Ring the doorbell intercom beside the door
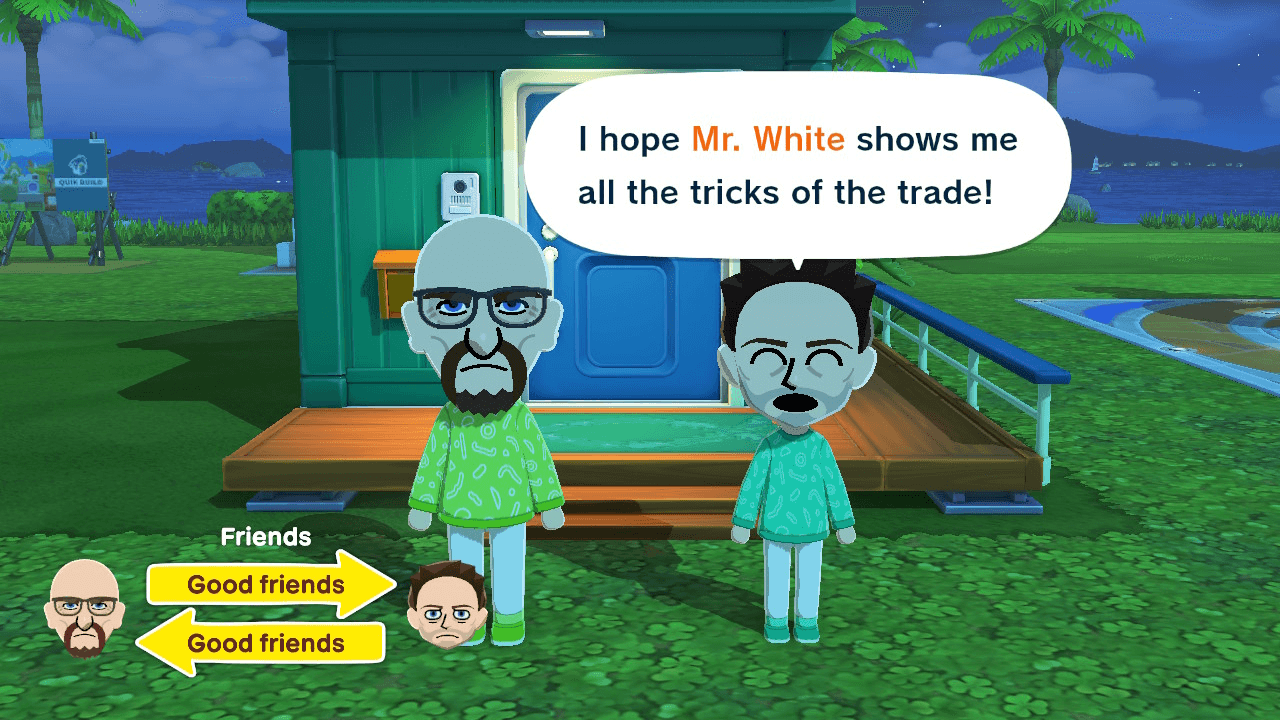This screenshot has height=720, width=1280. pos(462,197)
